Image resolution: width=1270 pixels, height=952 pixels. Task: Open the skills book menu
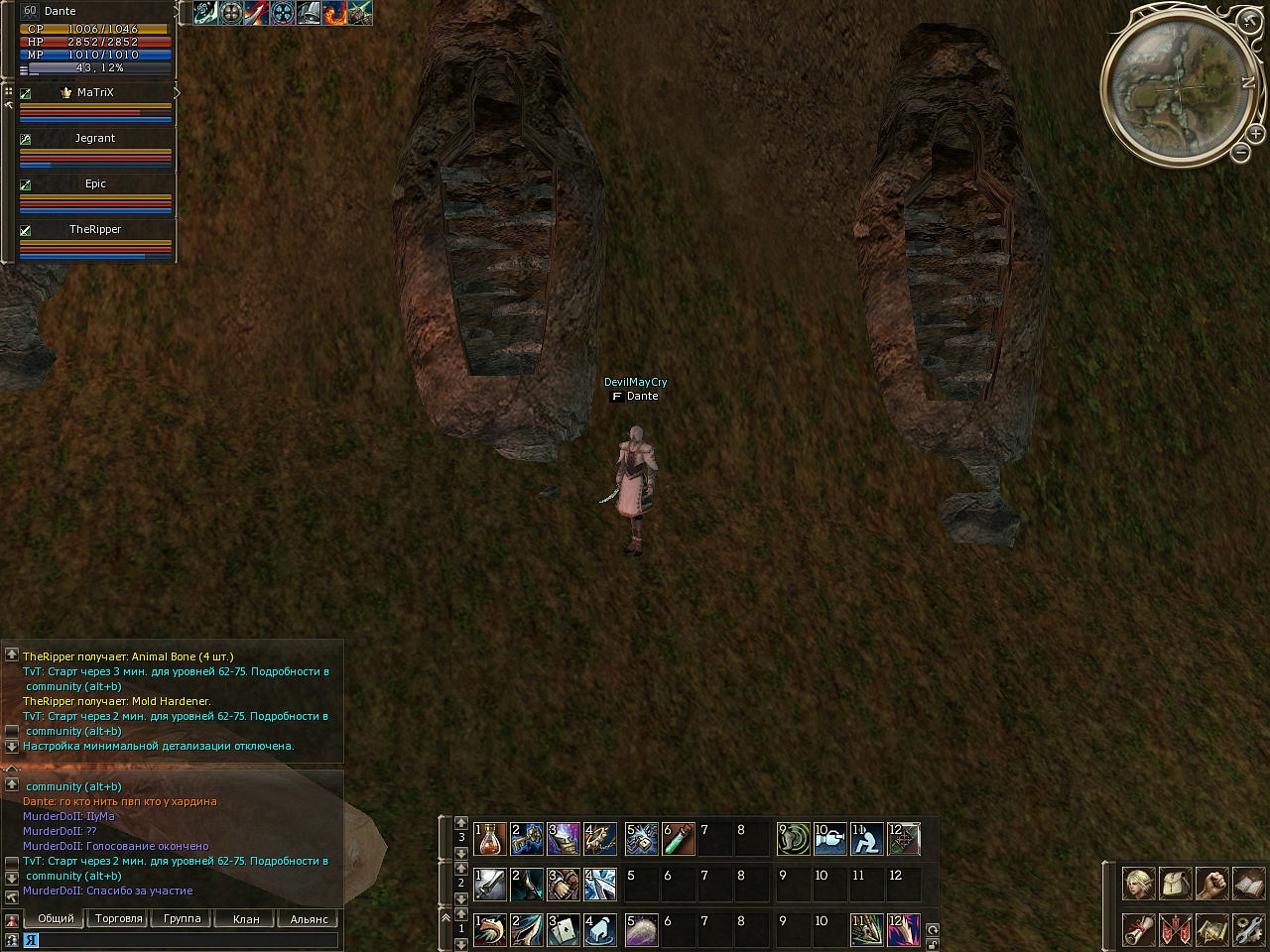coord(1248,883)
